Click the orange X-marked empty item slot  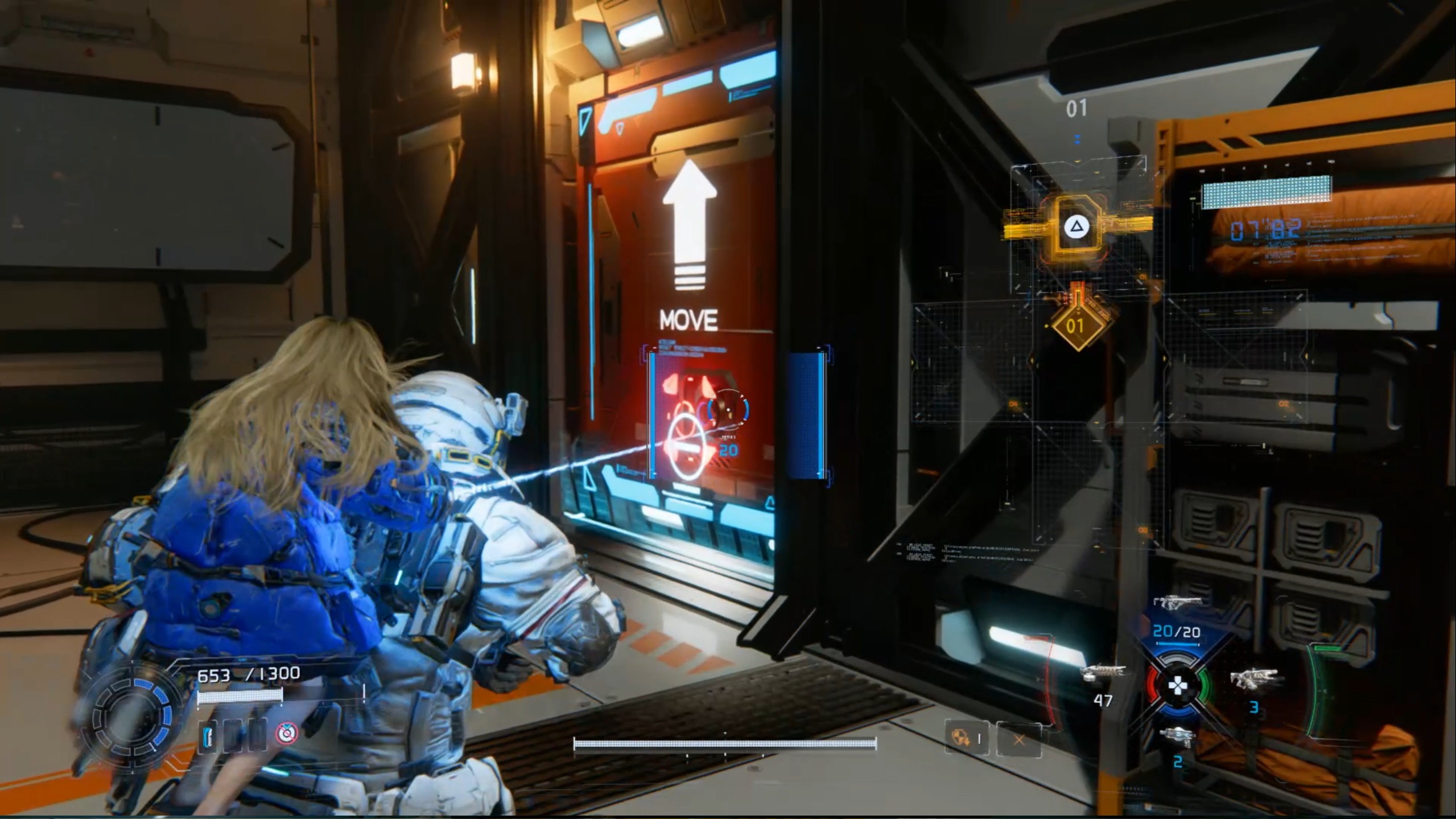tap(1018, 739)
